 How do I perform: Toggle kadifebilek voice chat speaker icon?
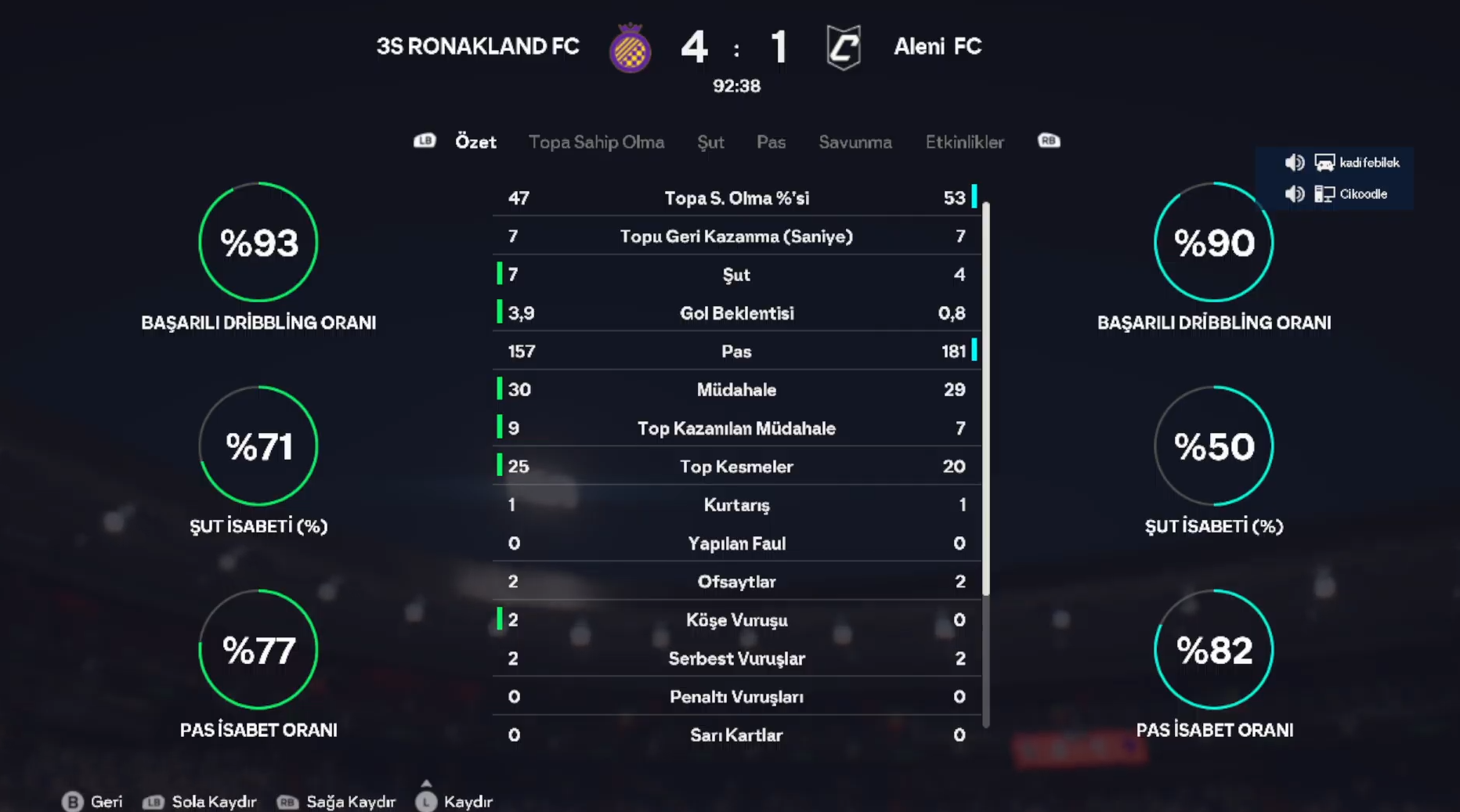pyautogui.click(x=1294, y=163)
